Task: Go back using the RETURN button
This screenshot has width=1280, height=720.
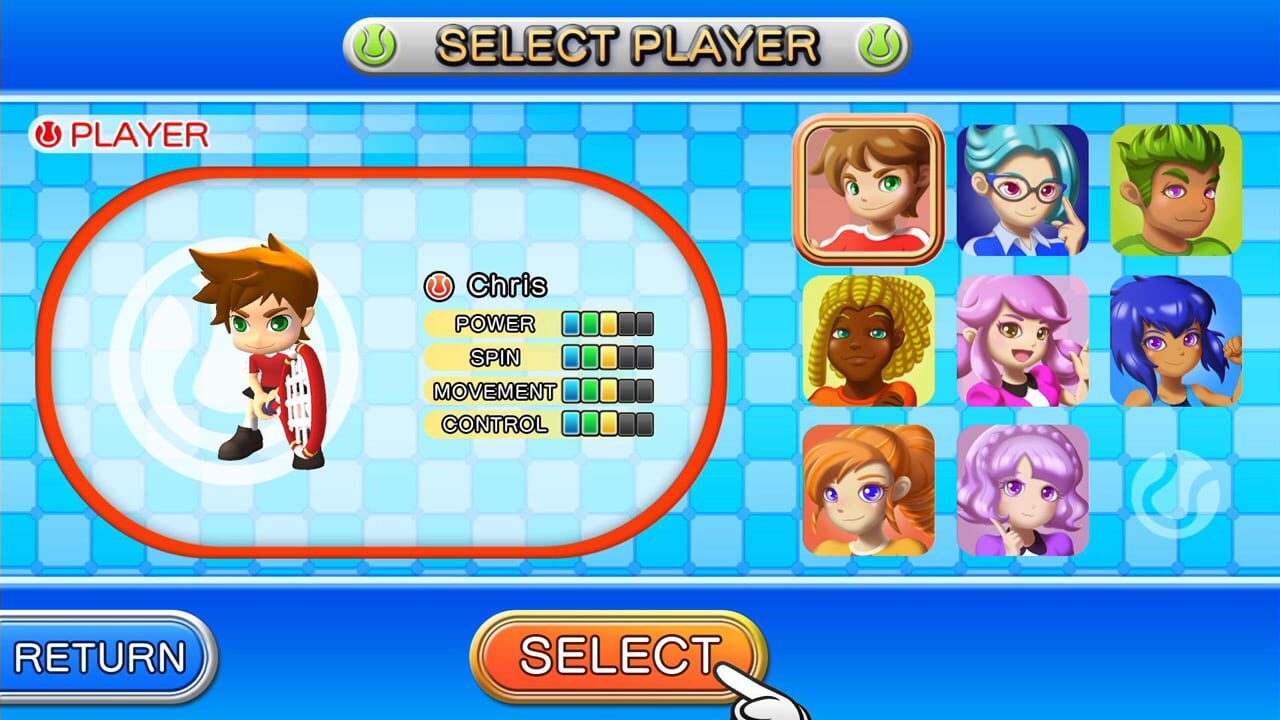Action: [x=100, y=655]
